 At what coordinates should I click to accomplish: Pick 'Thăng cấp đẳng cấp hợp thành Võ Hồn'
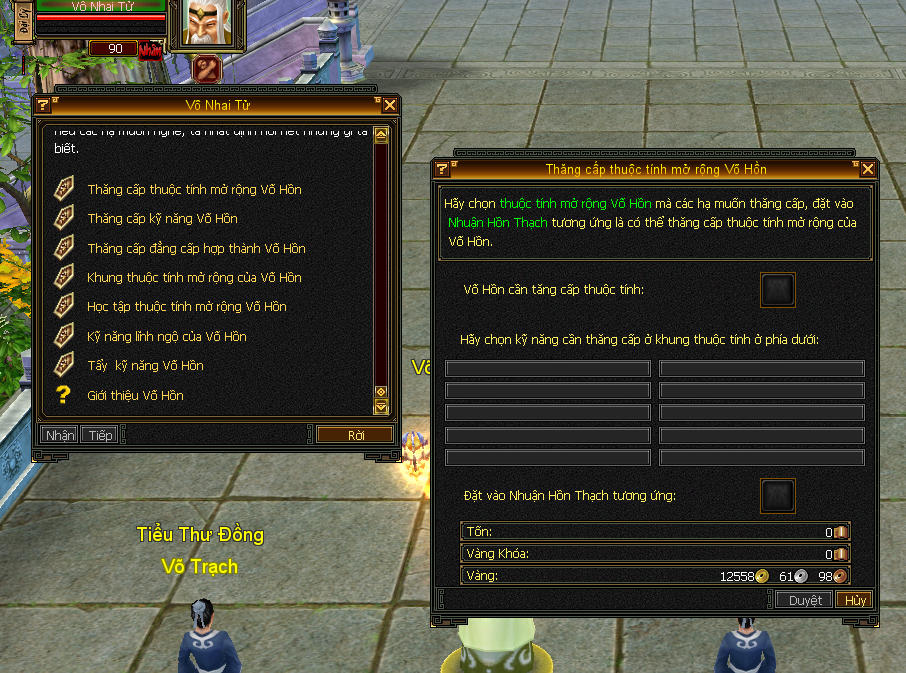pos(196,249)
